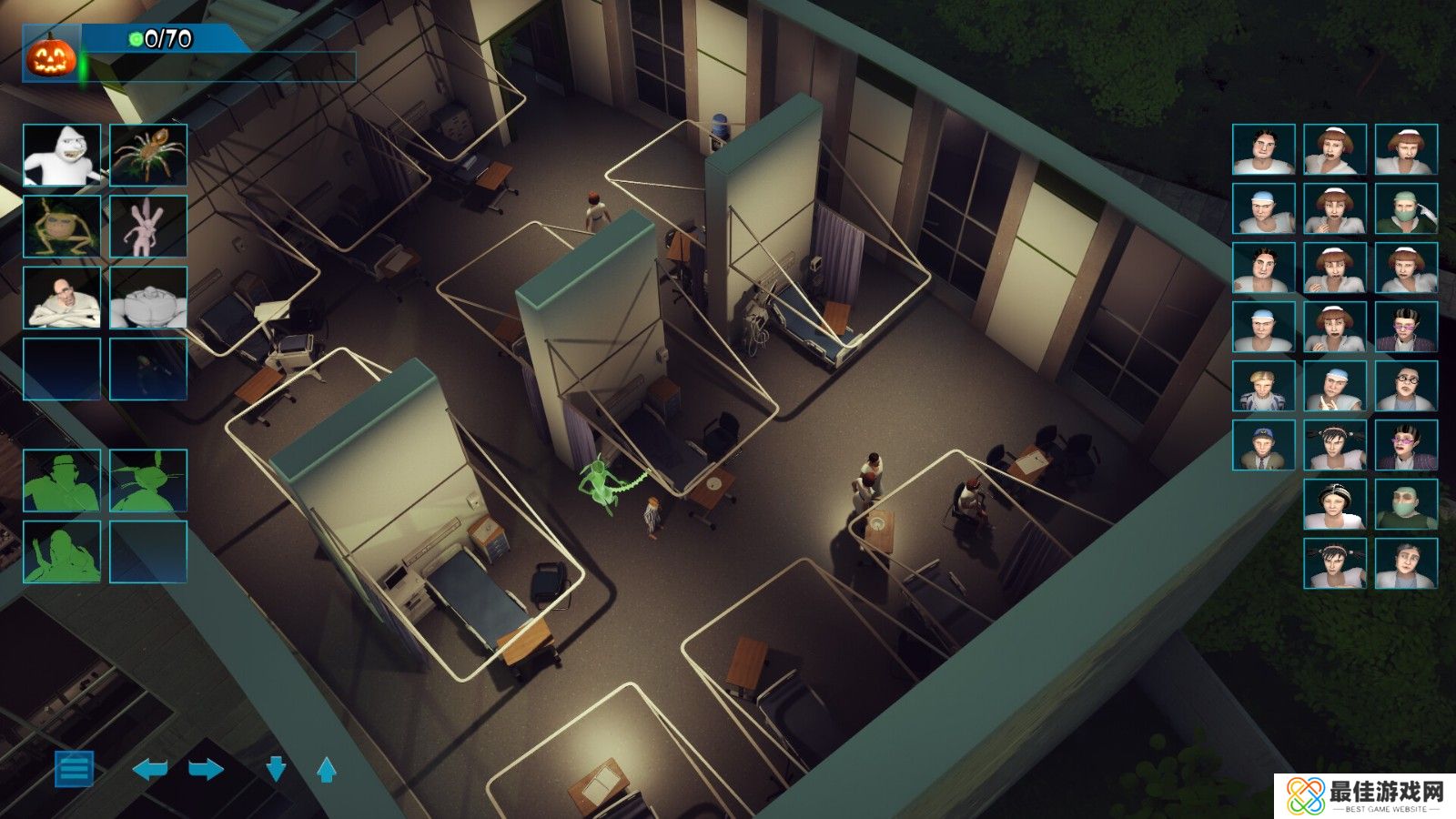1456x819 pixels.
Task: Select the white hulking headless monster
Action: (148, 298)
